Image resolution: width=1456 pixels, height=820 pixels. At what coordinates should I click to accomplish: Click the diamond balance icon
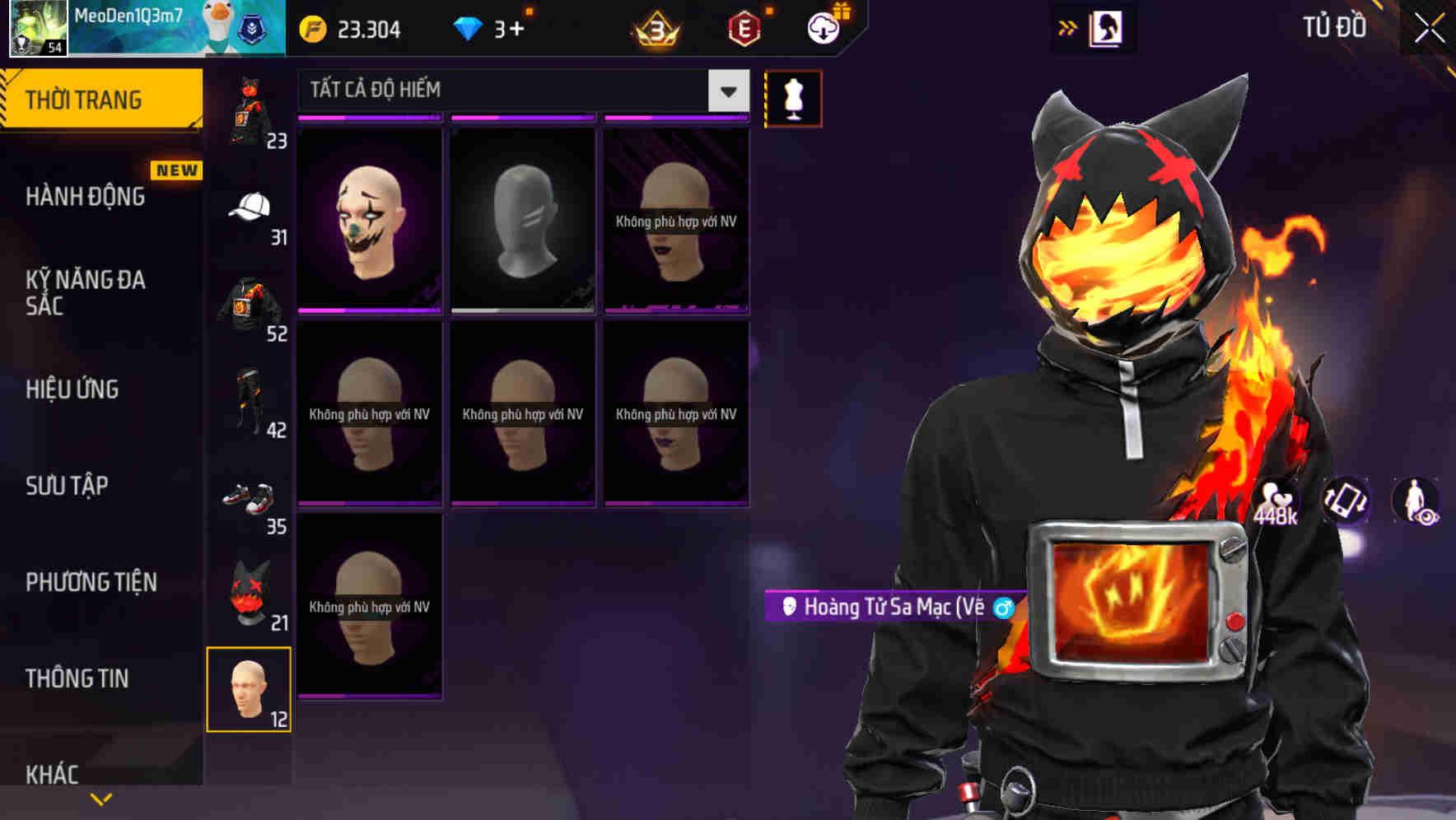[468, 27]
